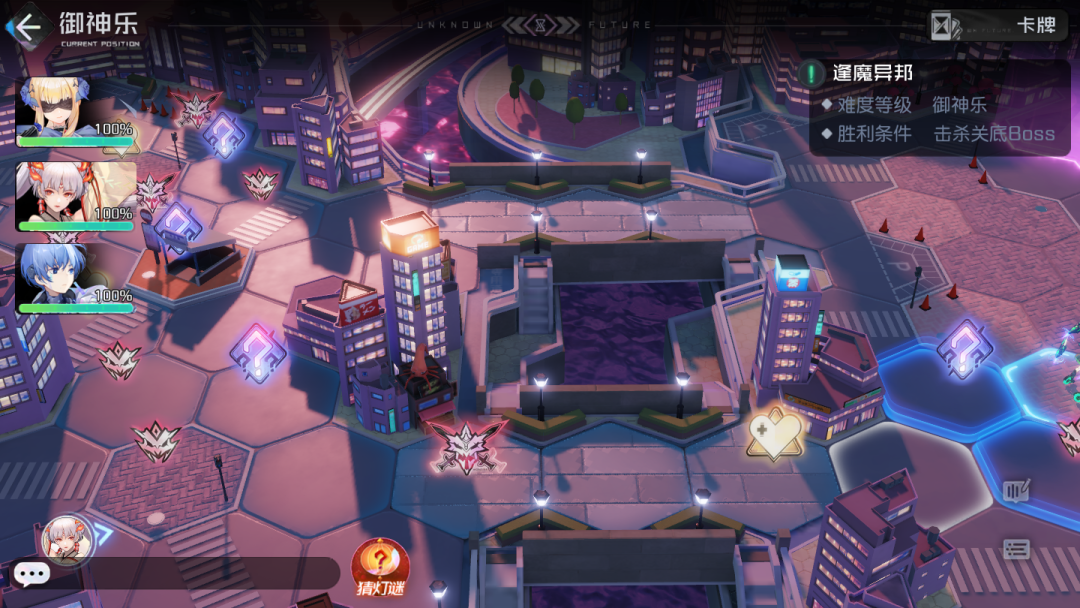Open the message edit icon with pencil

click(x=1016, y=491)
